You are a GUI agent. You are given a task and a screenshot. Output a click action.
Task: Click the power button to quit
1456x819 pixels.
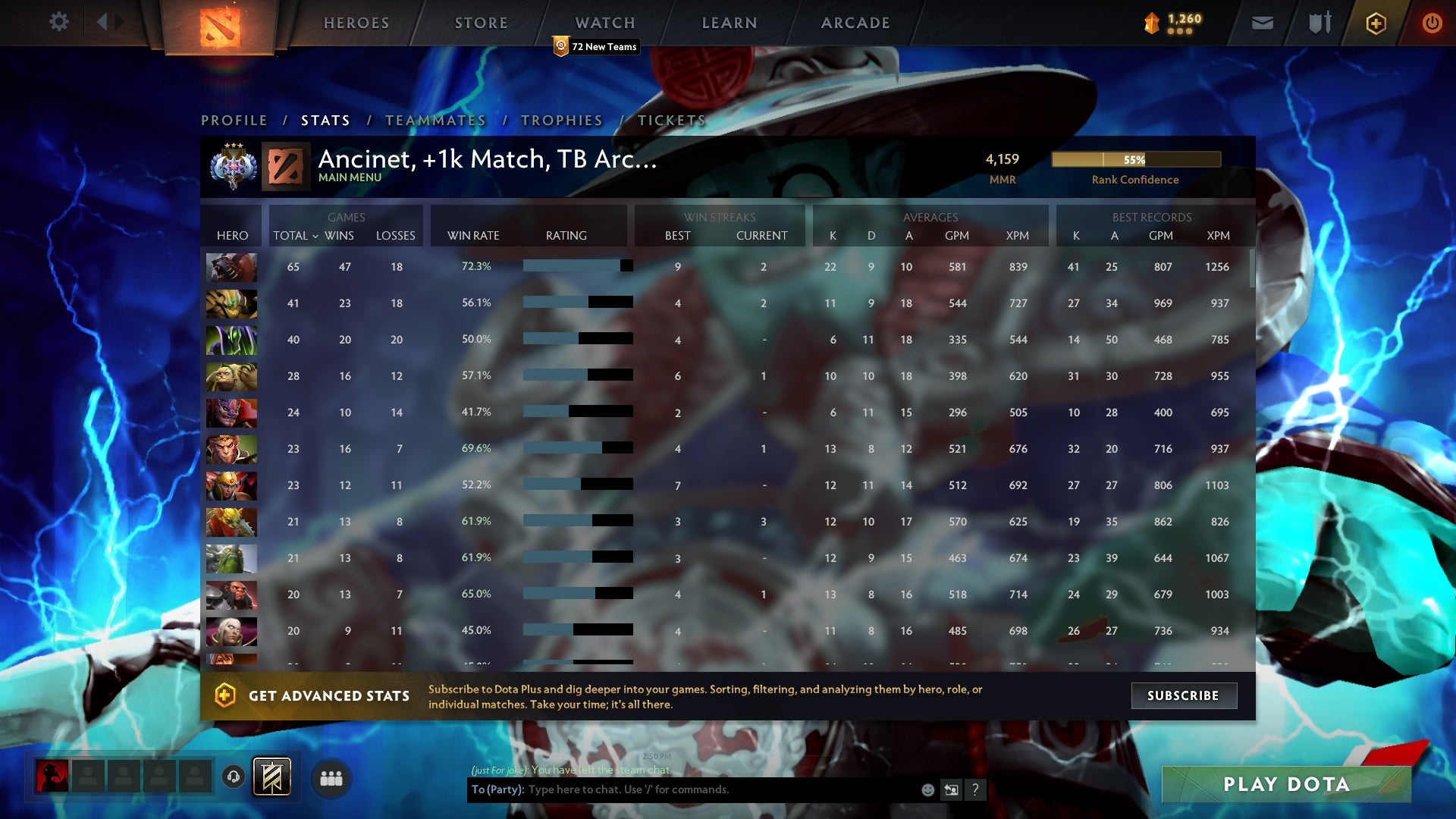point(1432,23)
